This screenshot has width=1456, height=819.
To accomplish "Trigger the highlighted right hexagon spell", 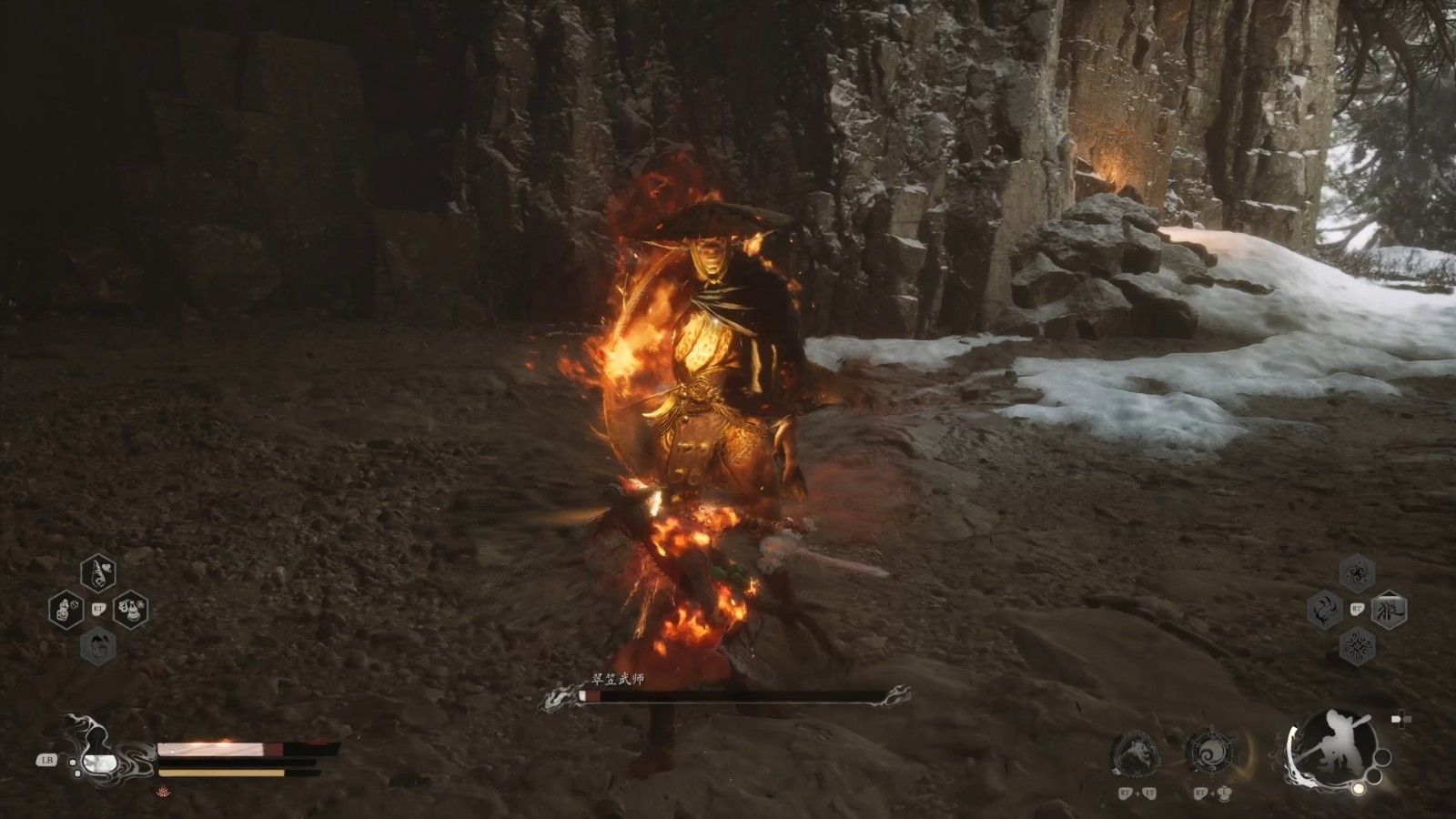I will [1390, 609].
